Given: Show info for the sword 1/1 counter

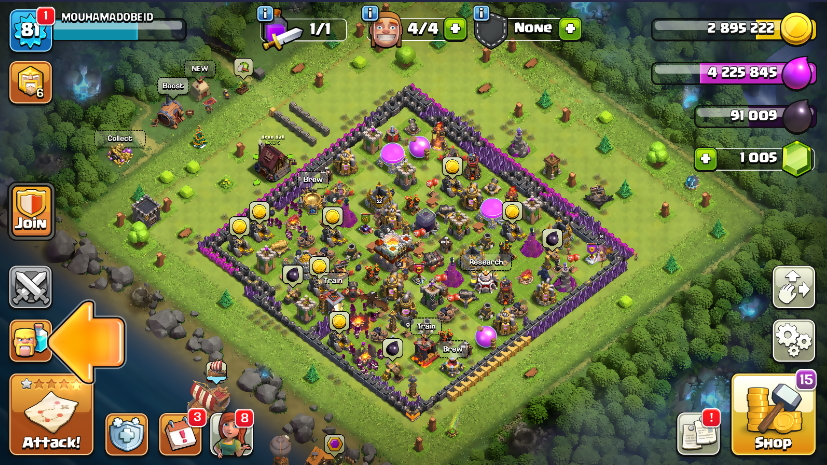Looking at the screenshot, I should tap(265, 13).
